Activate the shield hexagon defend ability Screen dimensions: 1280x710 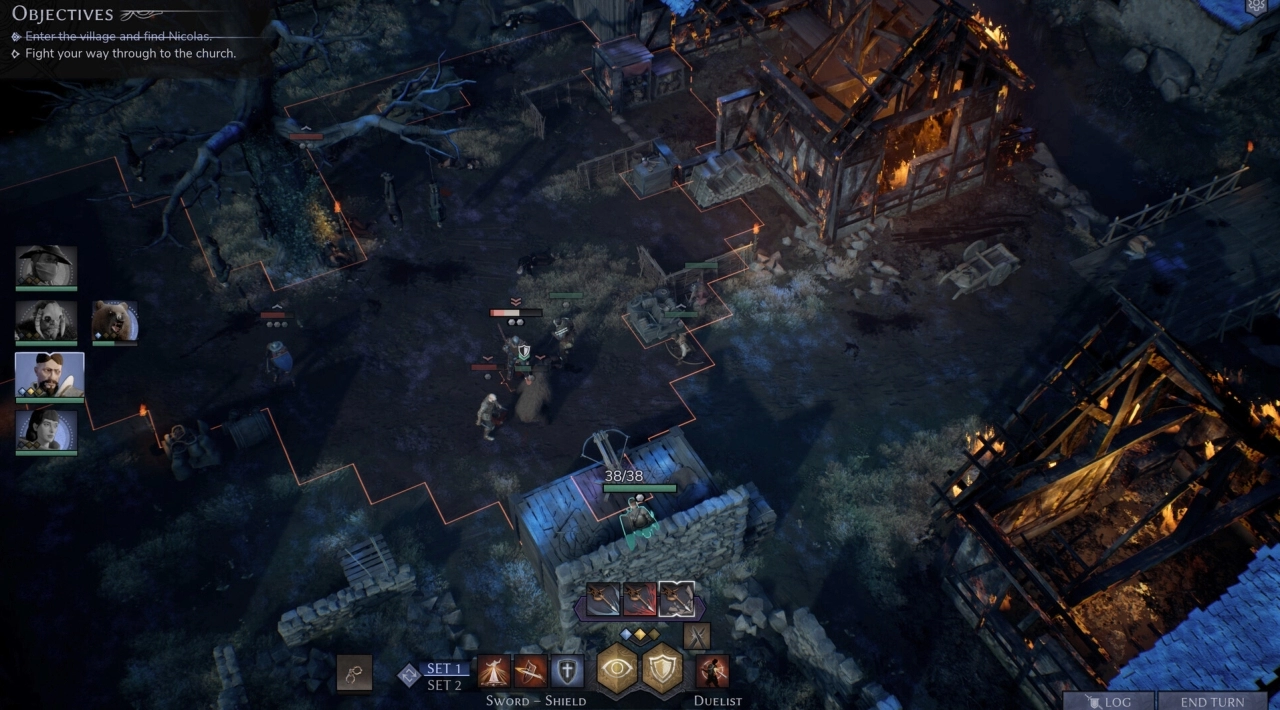(x=662, y=669)
